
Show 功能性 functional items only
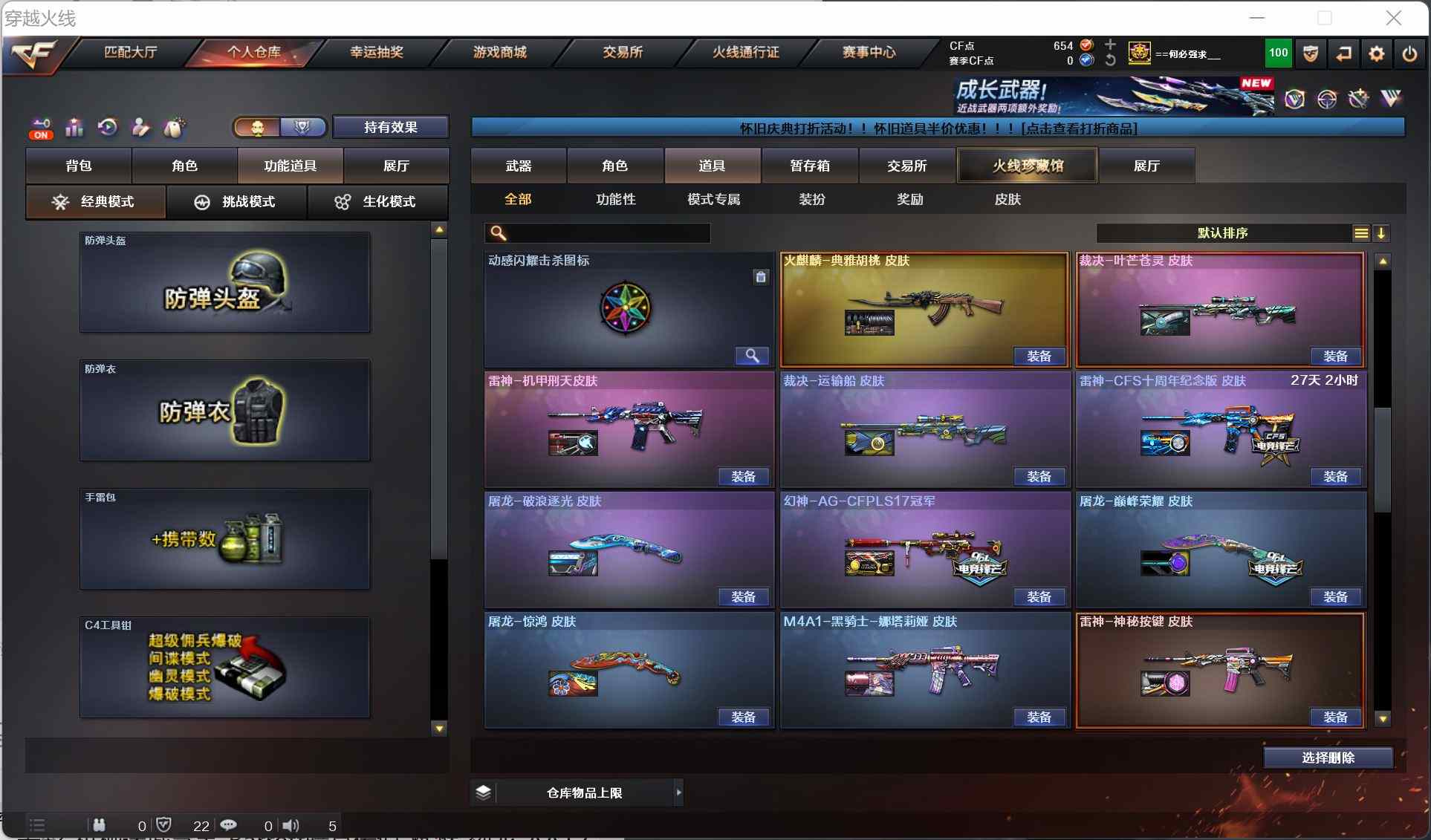click(615, 199)
